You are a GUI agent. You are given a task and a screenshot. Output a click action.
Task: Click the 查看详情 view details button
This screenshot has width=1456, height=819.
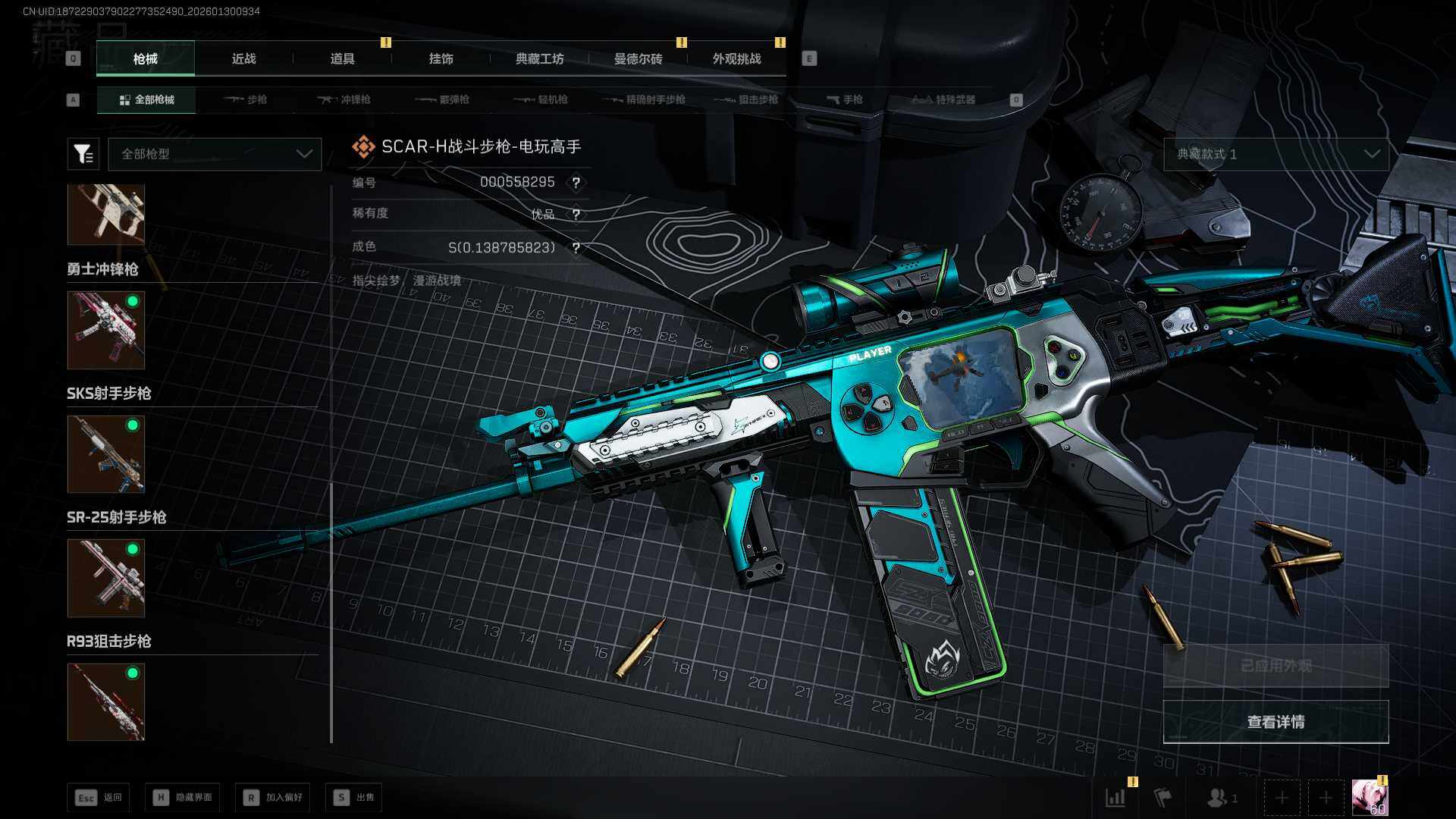point(1276,722)
